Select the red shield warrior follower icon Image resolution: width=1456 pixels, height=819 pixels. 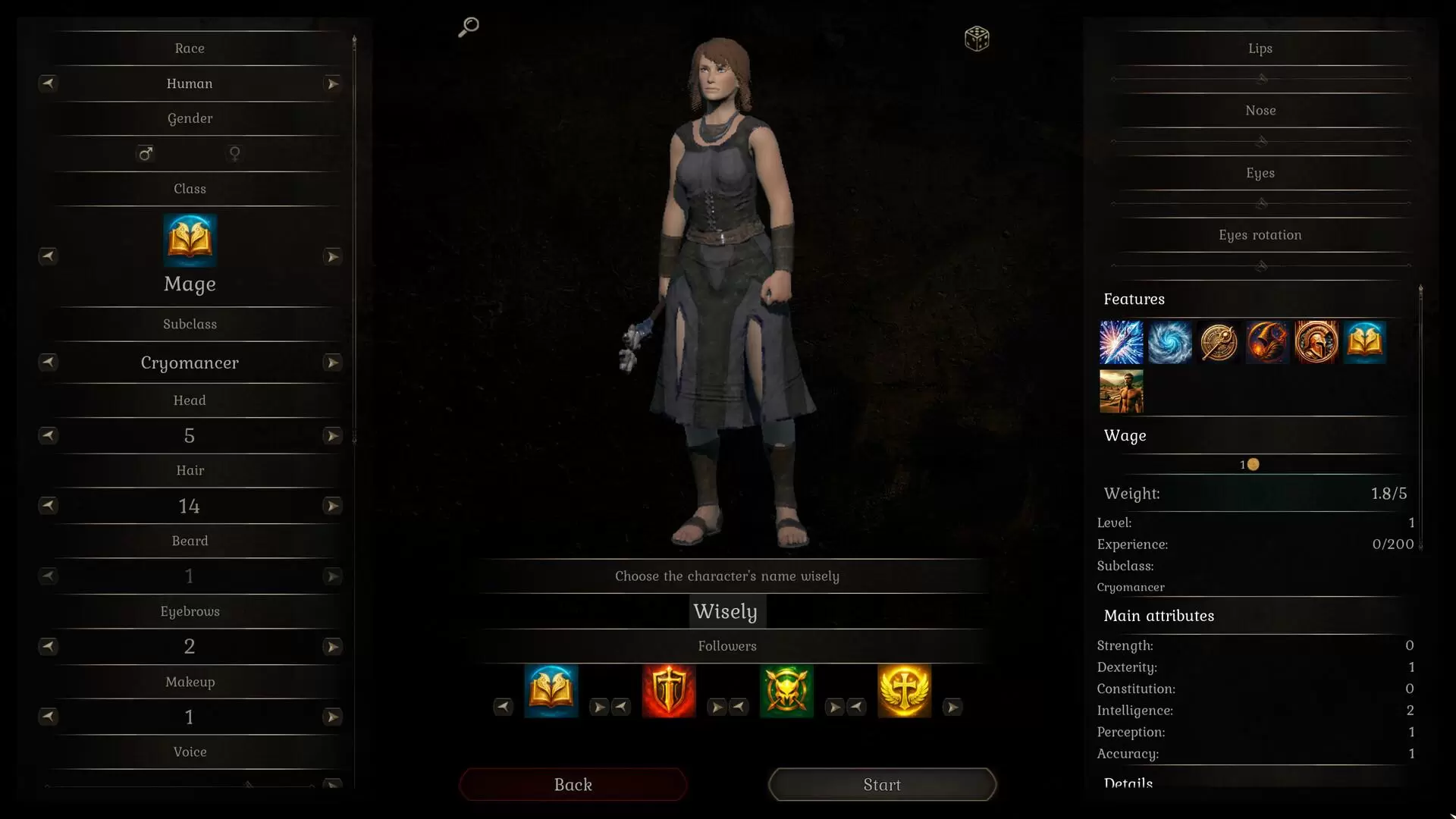pos(669,691)
